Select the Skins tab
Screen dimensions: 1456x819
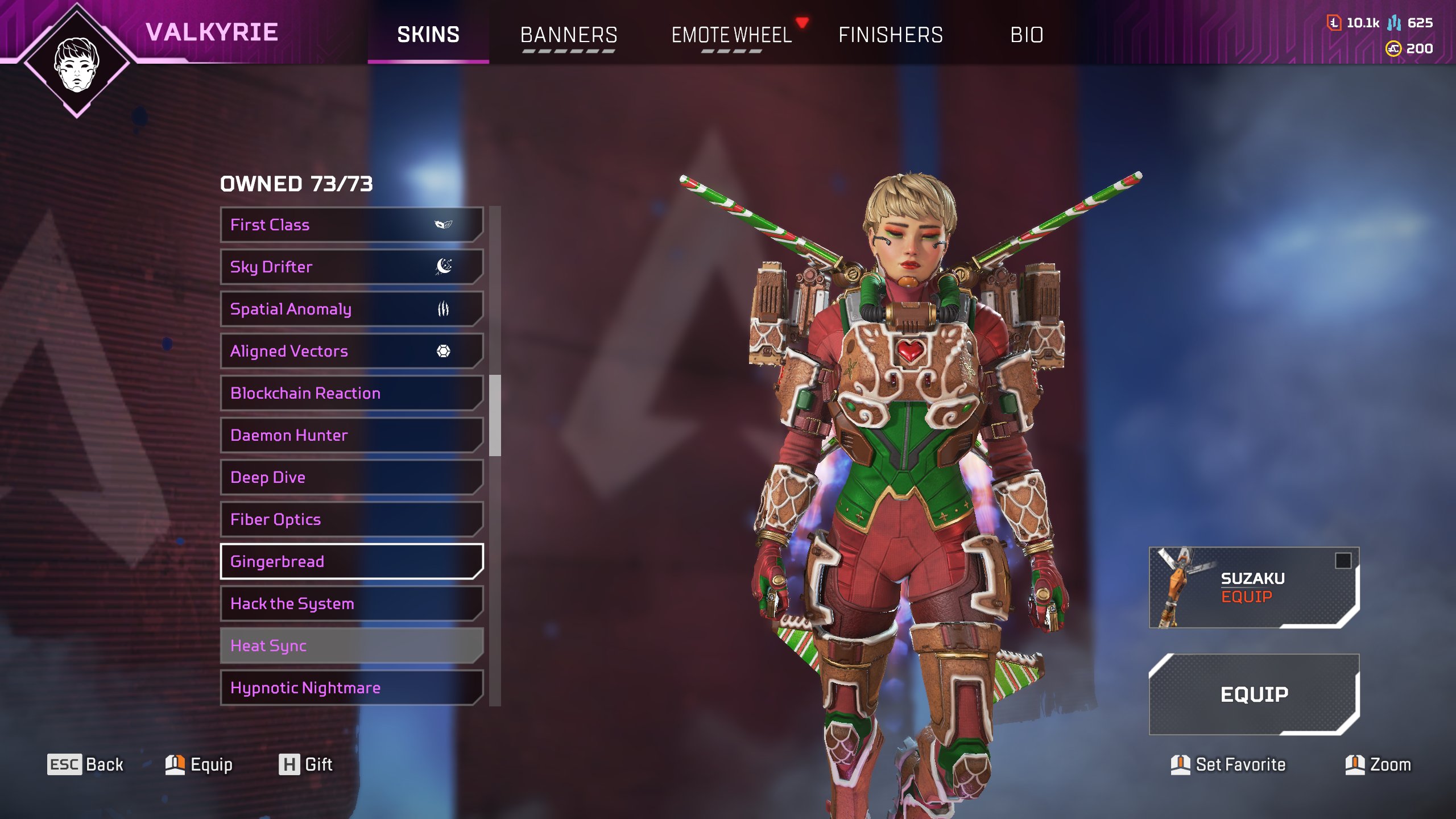click(x=428, y=35)
